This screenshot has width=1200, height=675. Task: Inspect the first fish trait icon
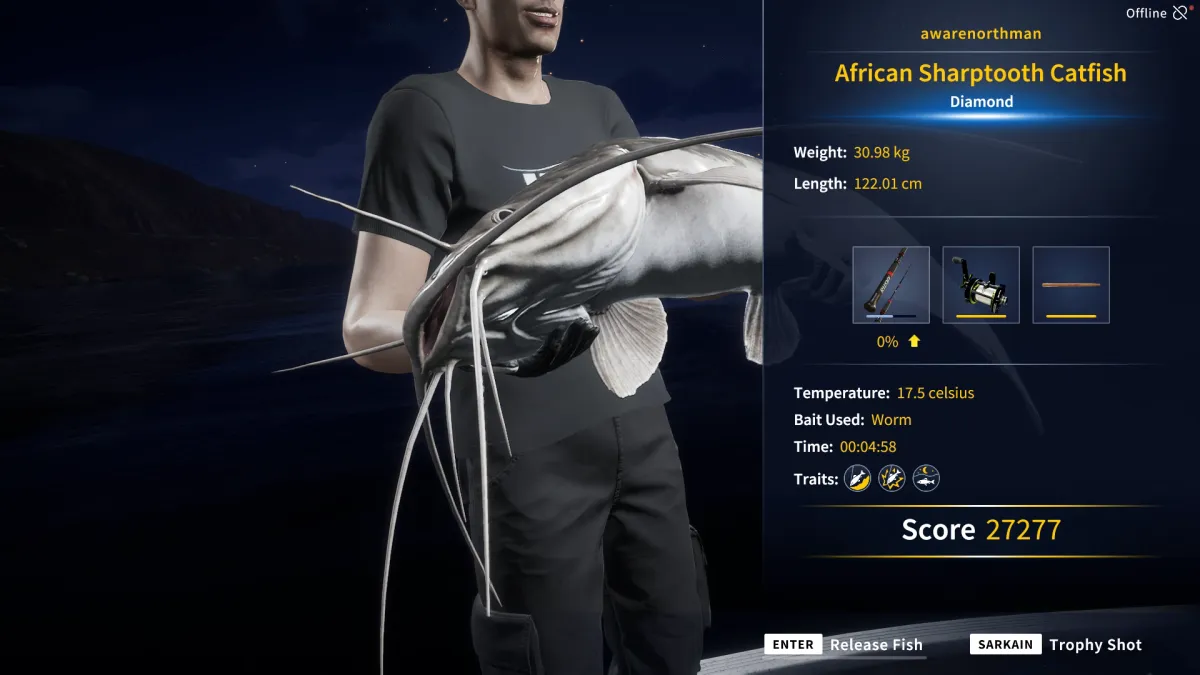858,479
